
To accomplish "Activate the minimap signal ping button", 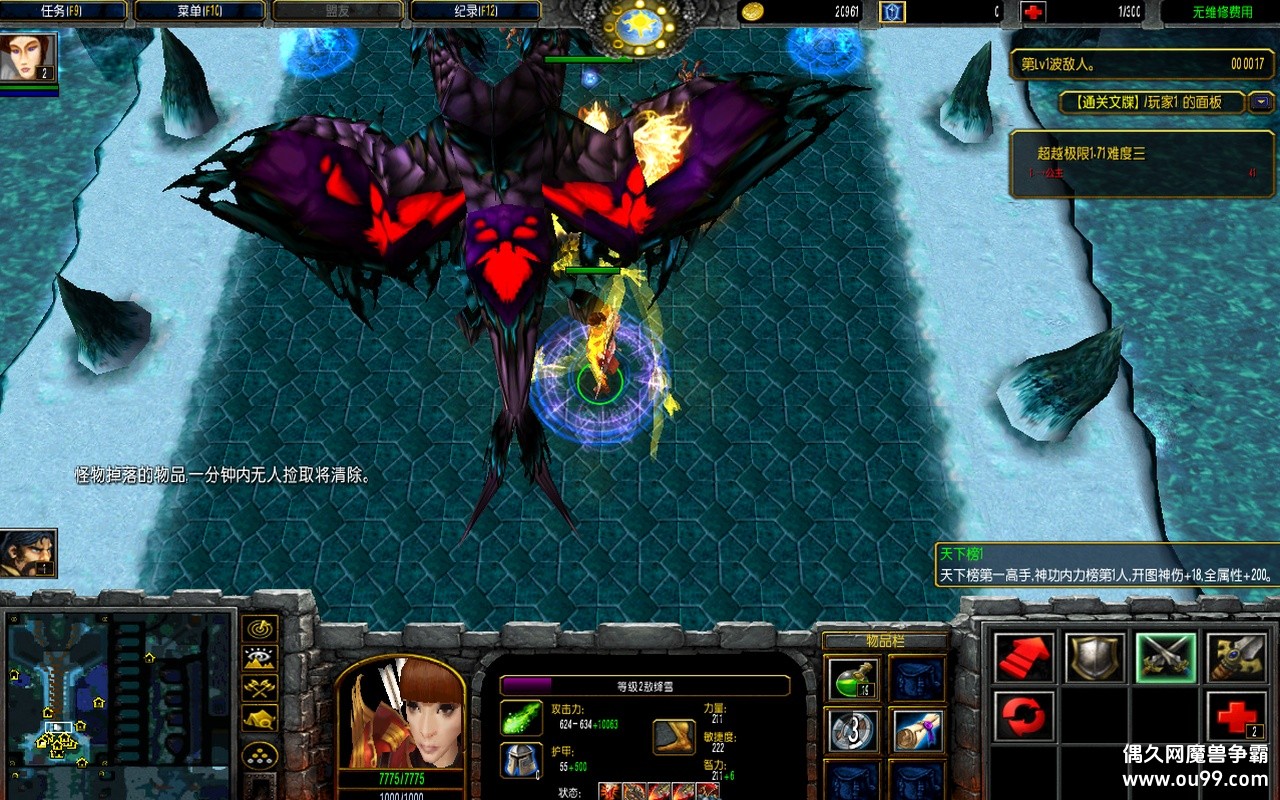I will (260, 629).
